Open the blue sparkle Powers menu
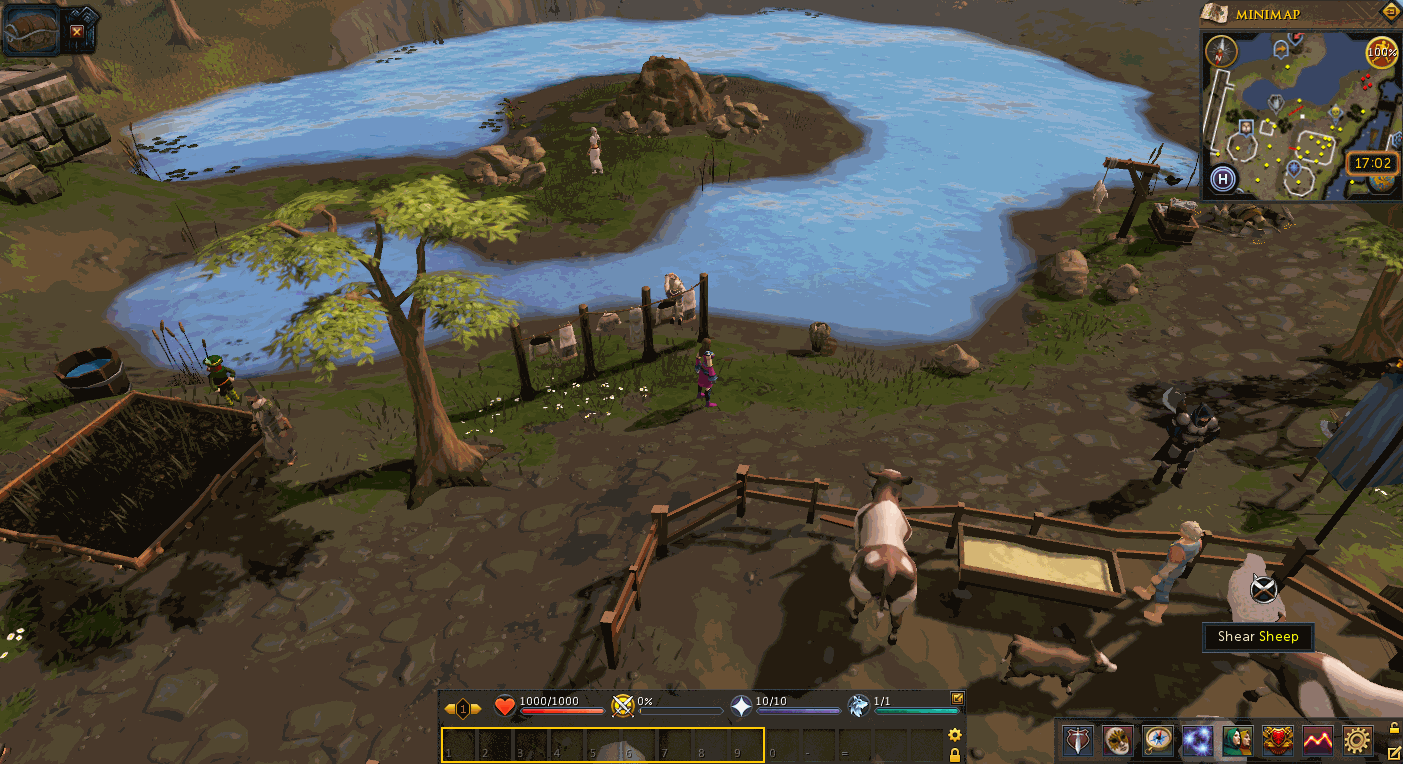This screenshot has width=1403, height=764. pyautogui.click(x=1197, y=740)
